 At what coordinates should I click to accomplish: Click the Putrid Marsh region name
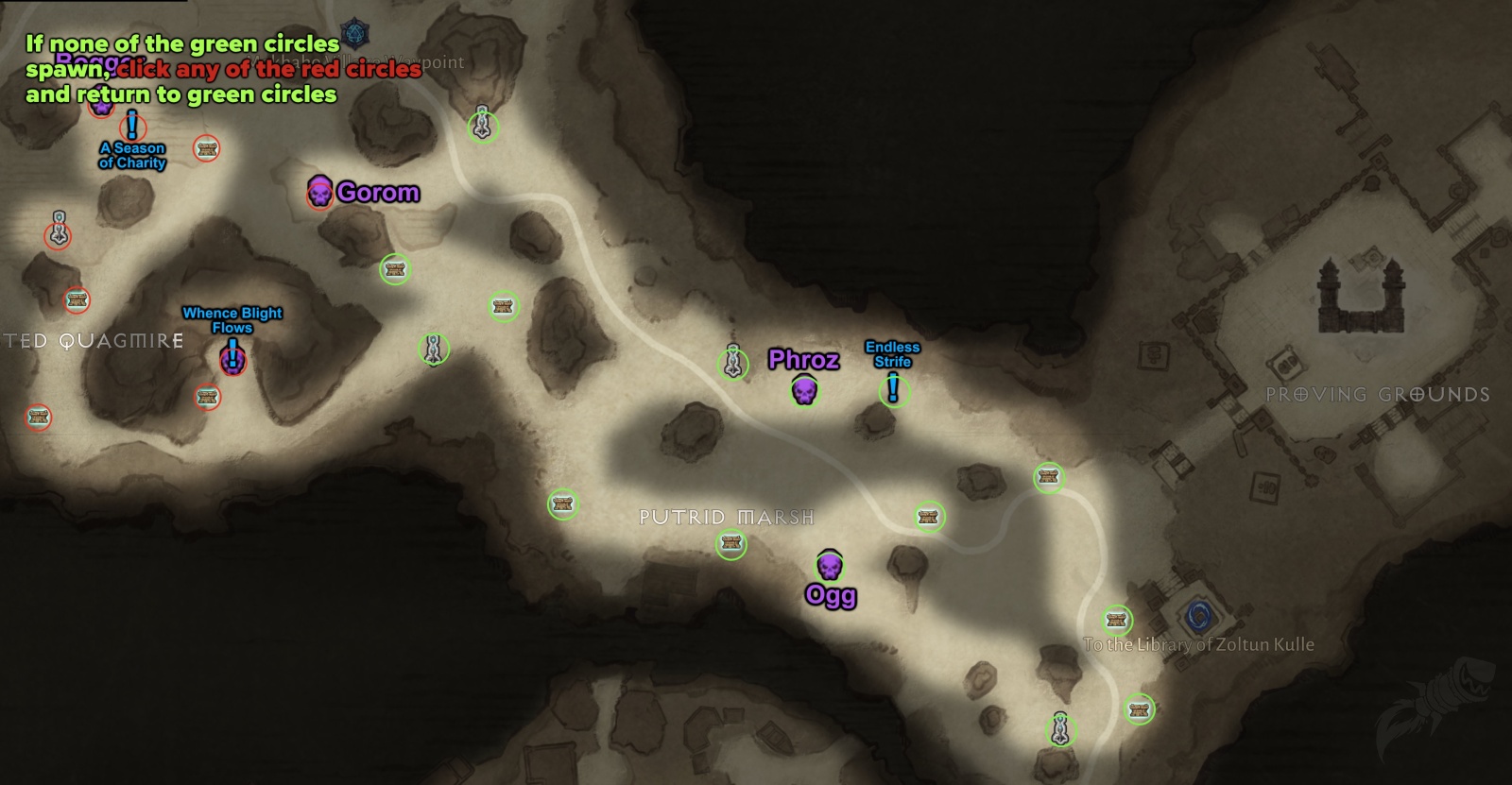point(726,518)
